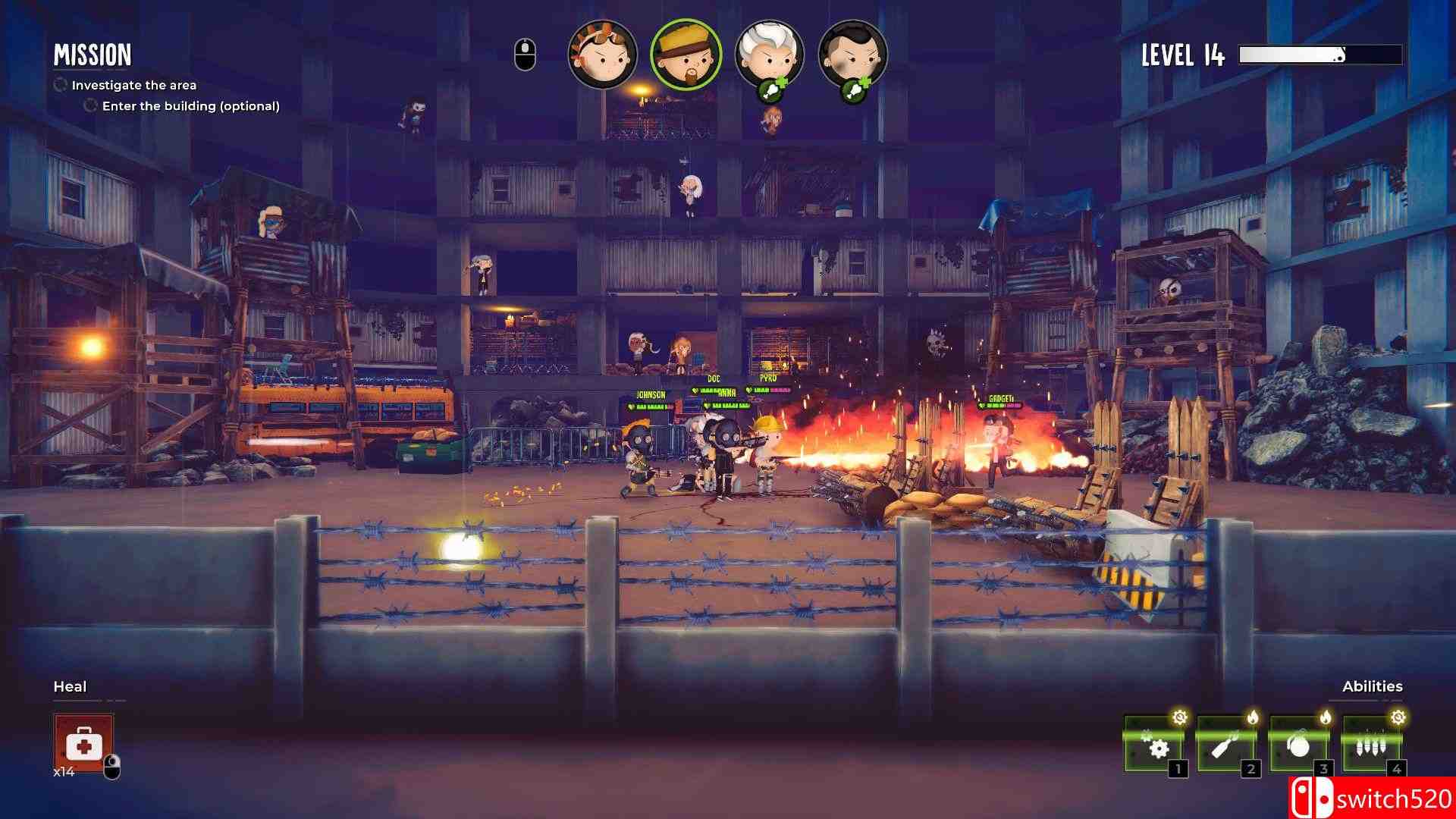Use the Heal medkit item

[83, 745]
